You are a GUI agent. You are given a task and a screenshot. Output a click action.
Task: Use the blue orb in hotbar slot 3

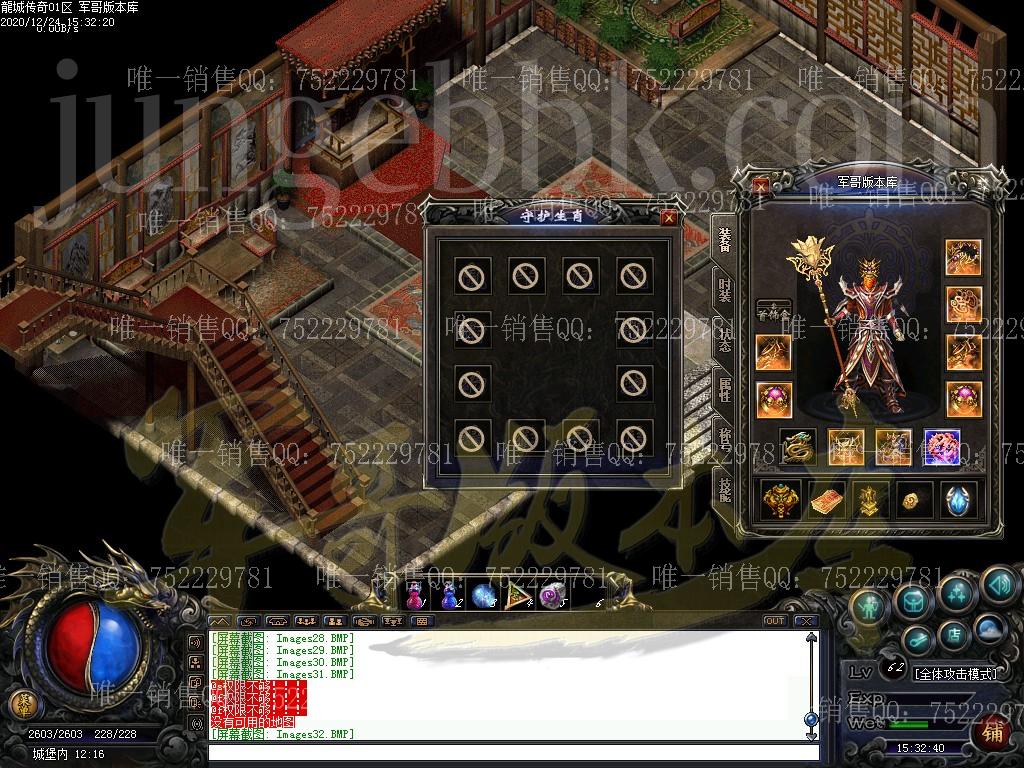pyautogui.click(x=484, y=596)
